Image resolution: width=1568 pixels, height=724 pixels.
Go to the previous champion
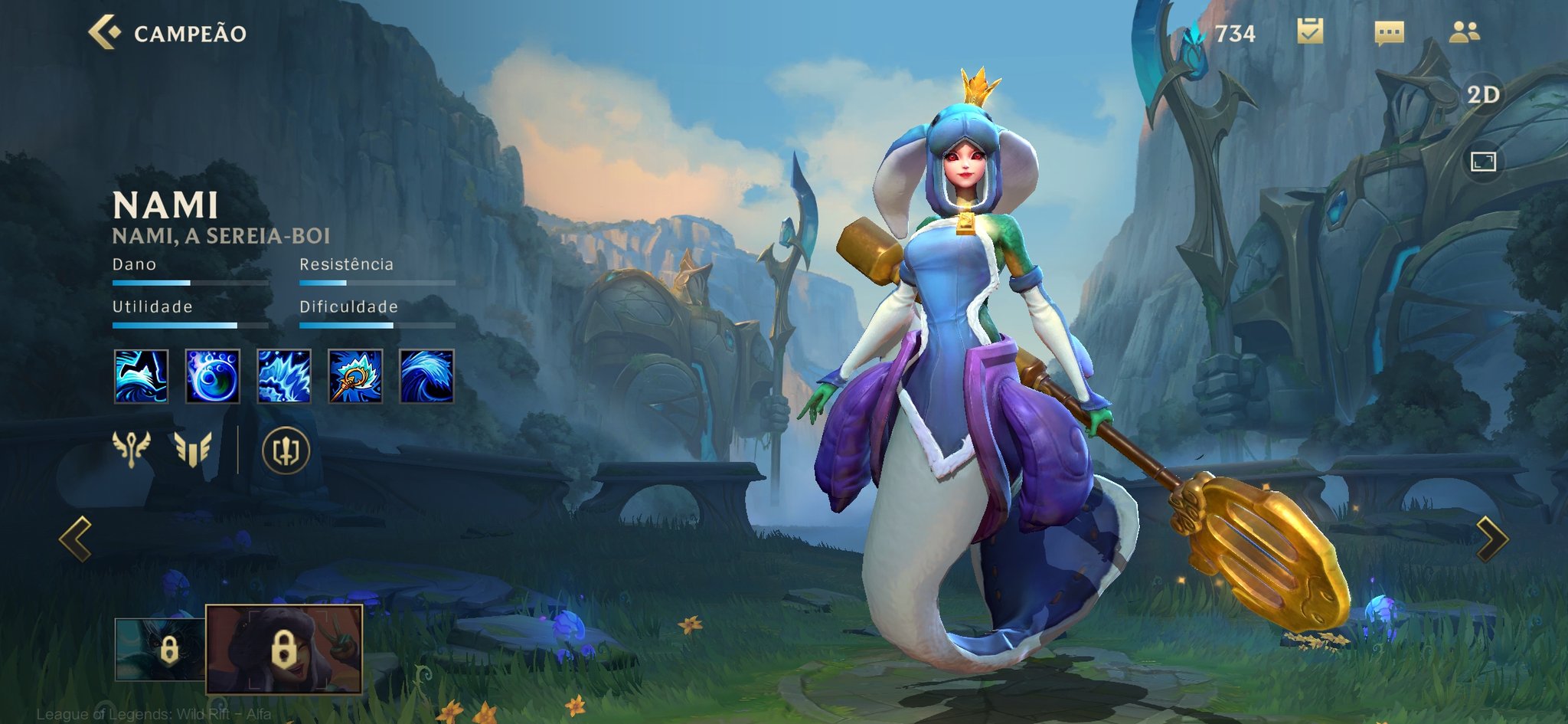pos(76,539)
